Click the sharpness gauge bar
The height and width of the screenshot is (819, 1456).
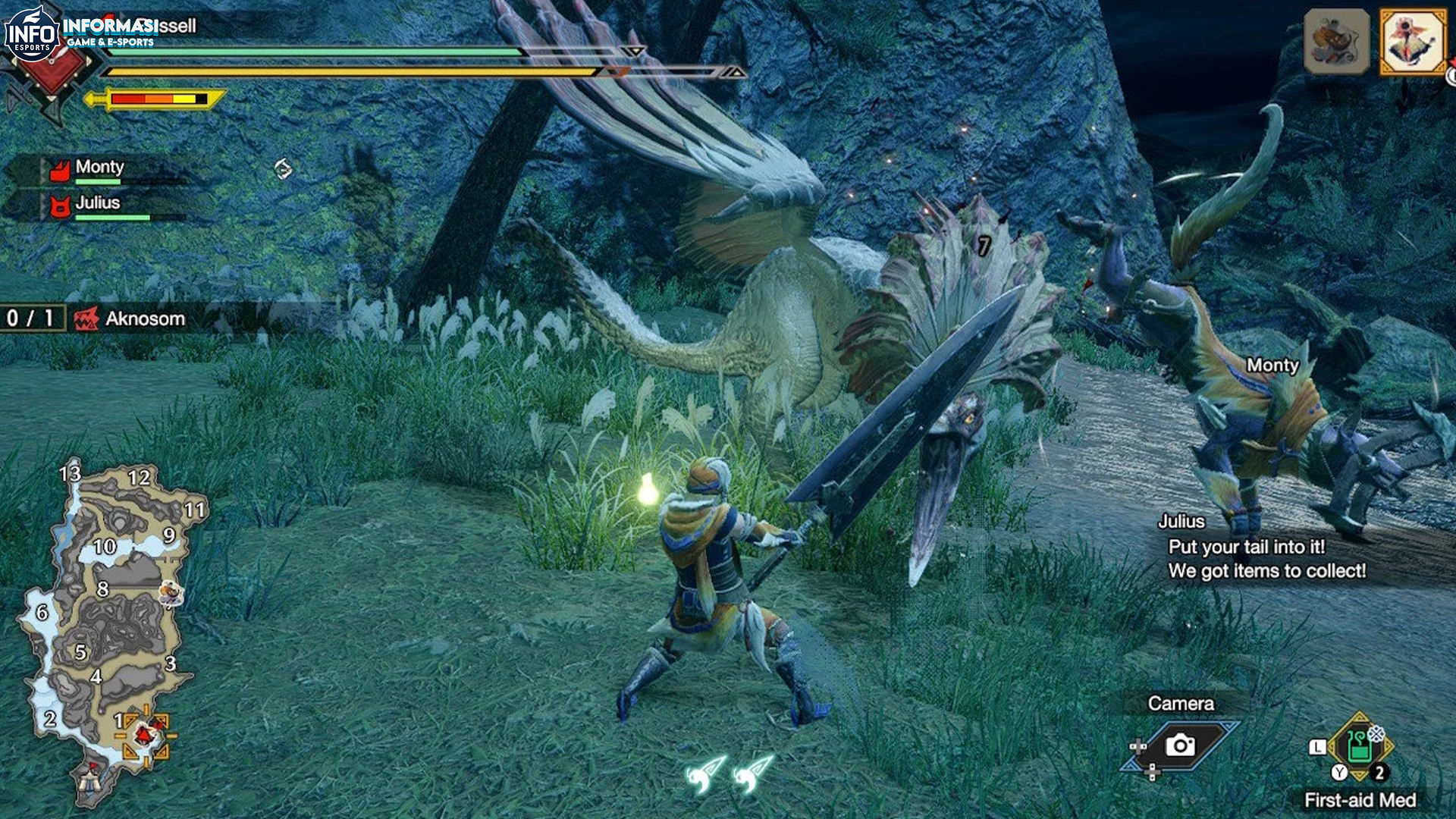[159, 99]
